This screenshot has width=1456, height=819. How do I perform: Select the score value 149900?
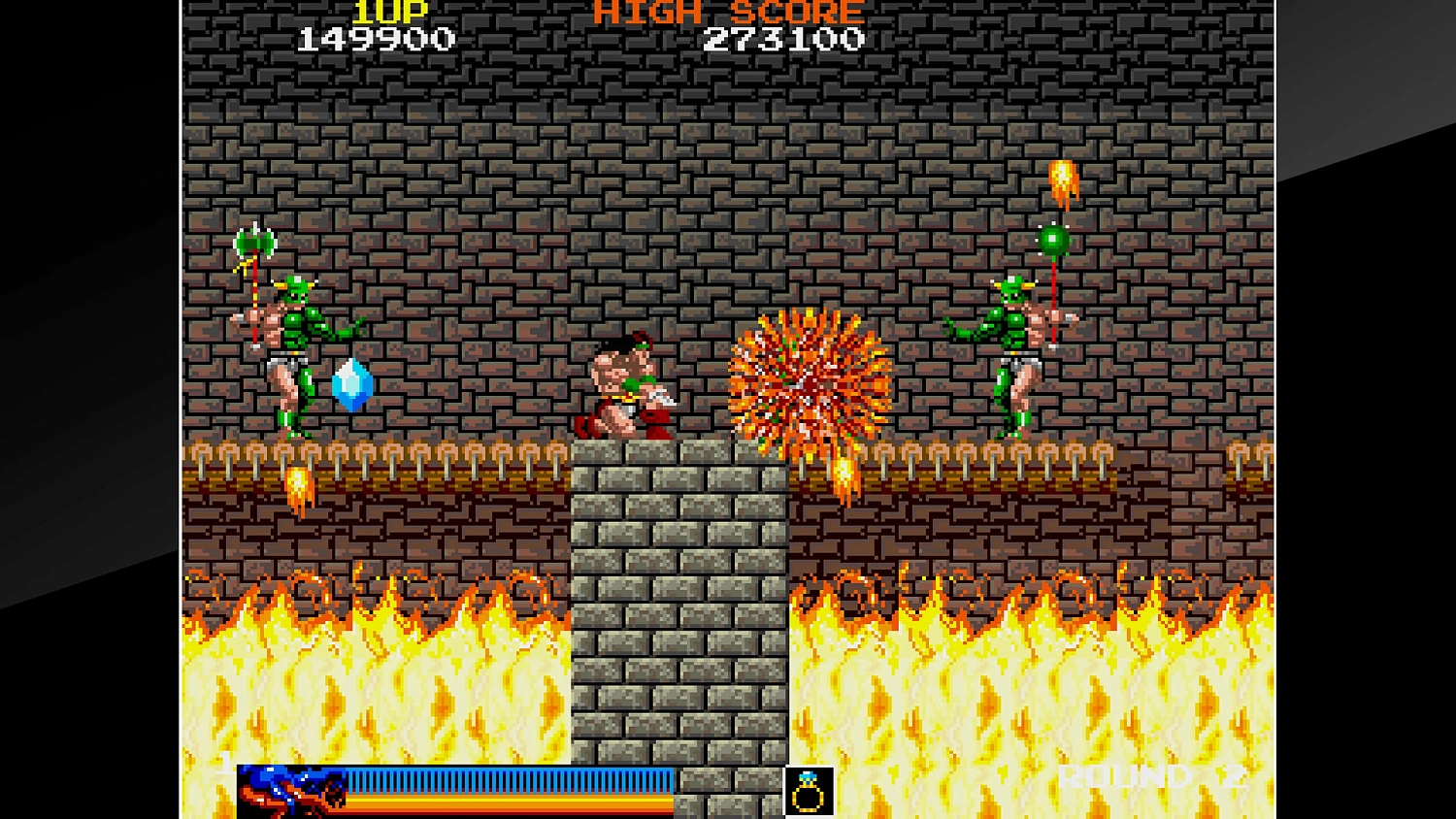point(374,39)
